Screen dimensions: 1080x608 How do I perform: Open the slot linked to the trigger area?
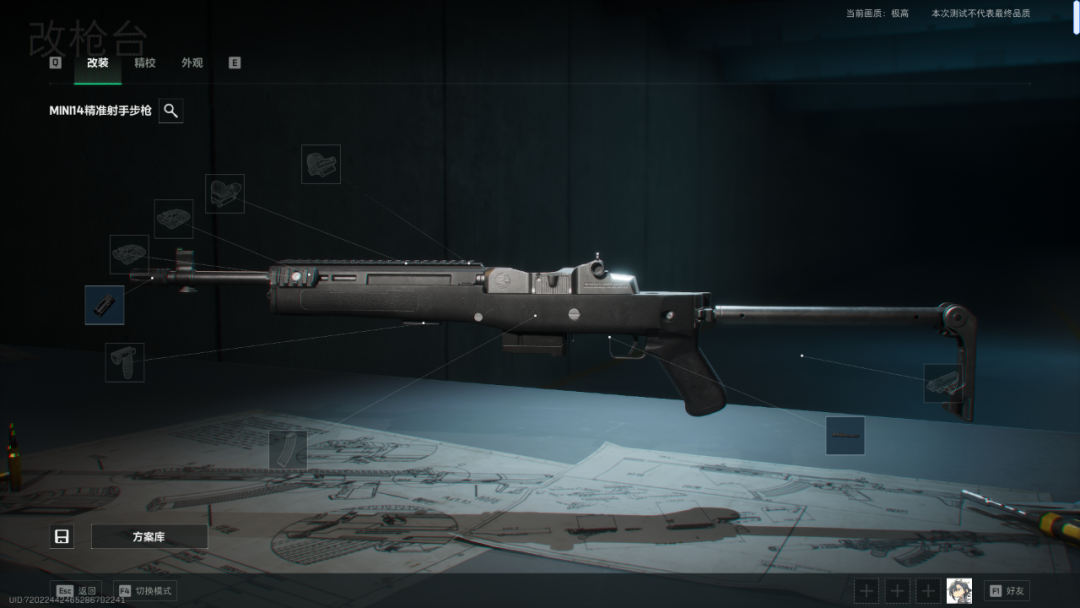(x=845, y=435)
